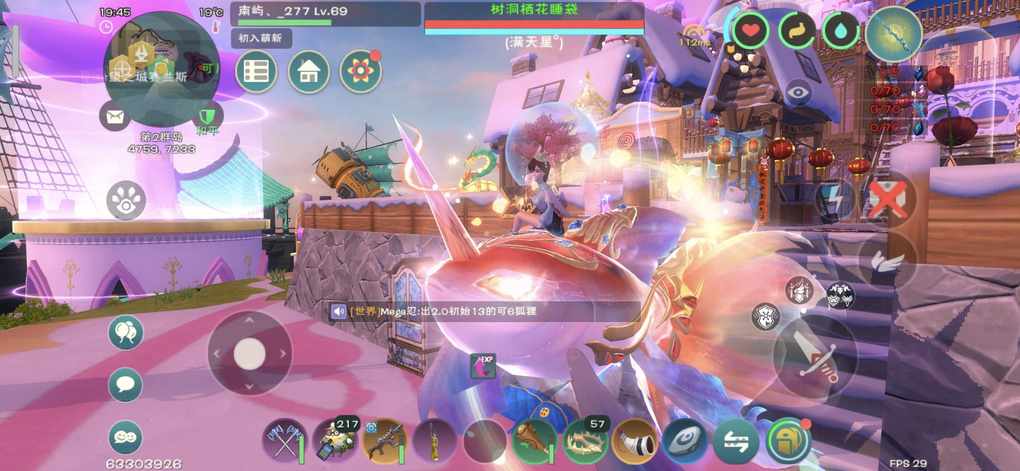Tap the swap arrows hotbar button
1020x471 pixels.
click(x=737, y=440)
